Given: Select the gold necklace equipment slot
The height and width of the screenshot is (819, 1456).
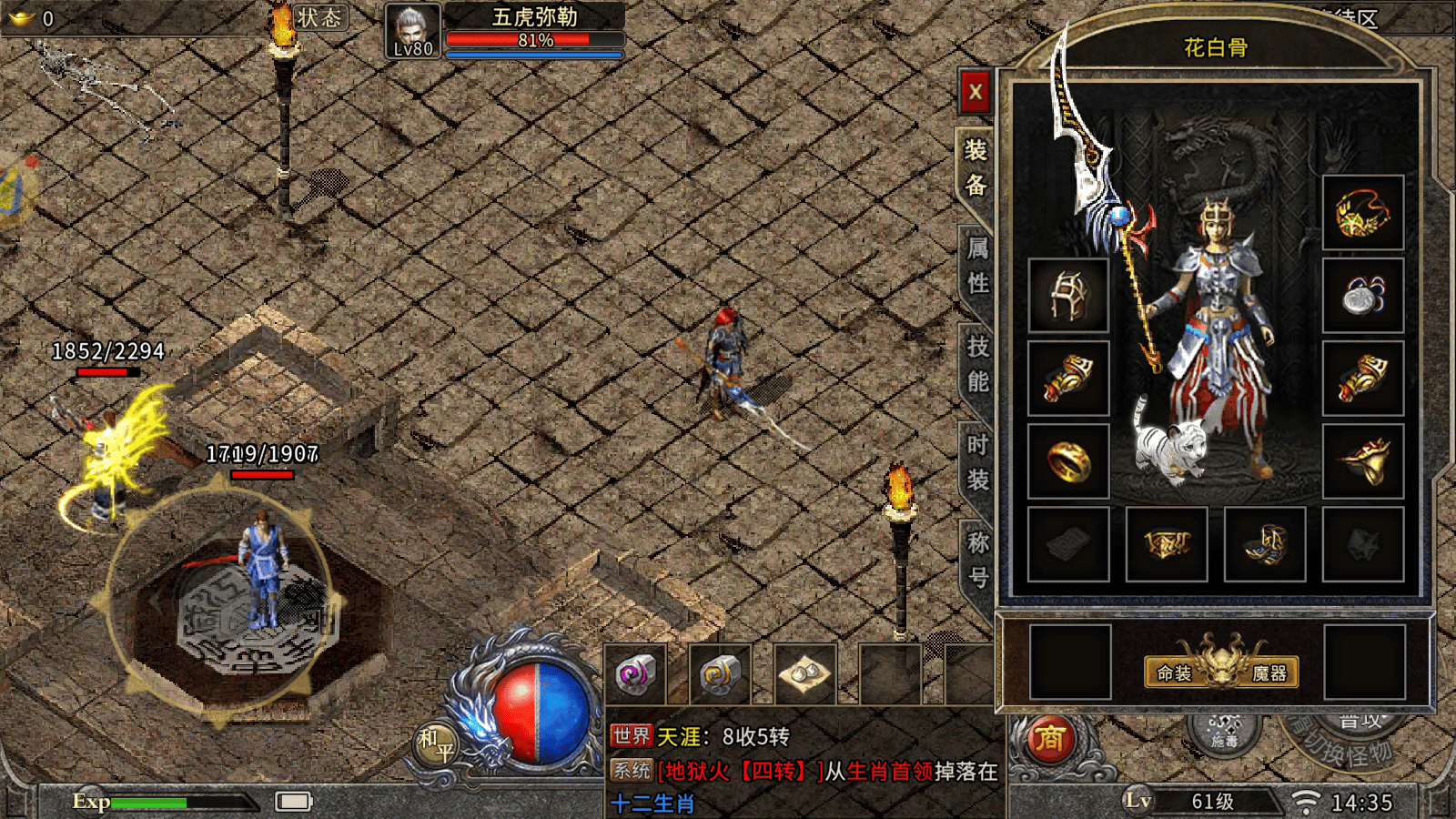Looking at the screenshot, I should (1362, 213).
